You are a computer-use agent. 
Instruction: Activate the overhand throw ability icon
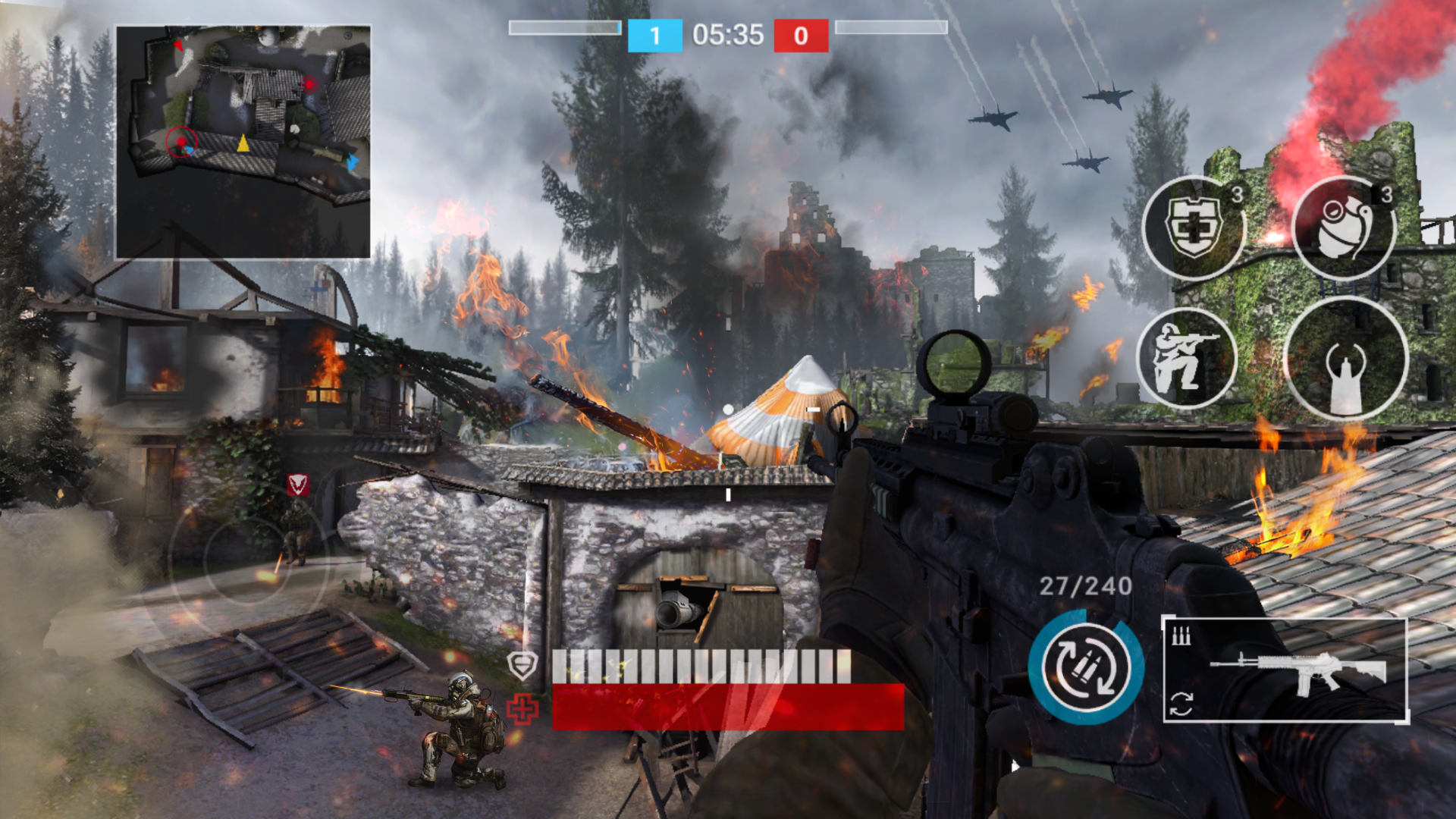pos(1343,357)
